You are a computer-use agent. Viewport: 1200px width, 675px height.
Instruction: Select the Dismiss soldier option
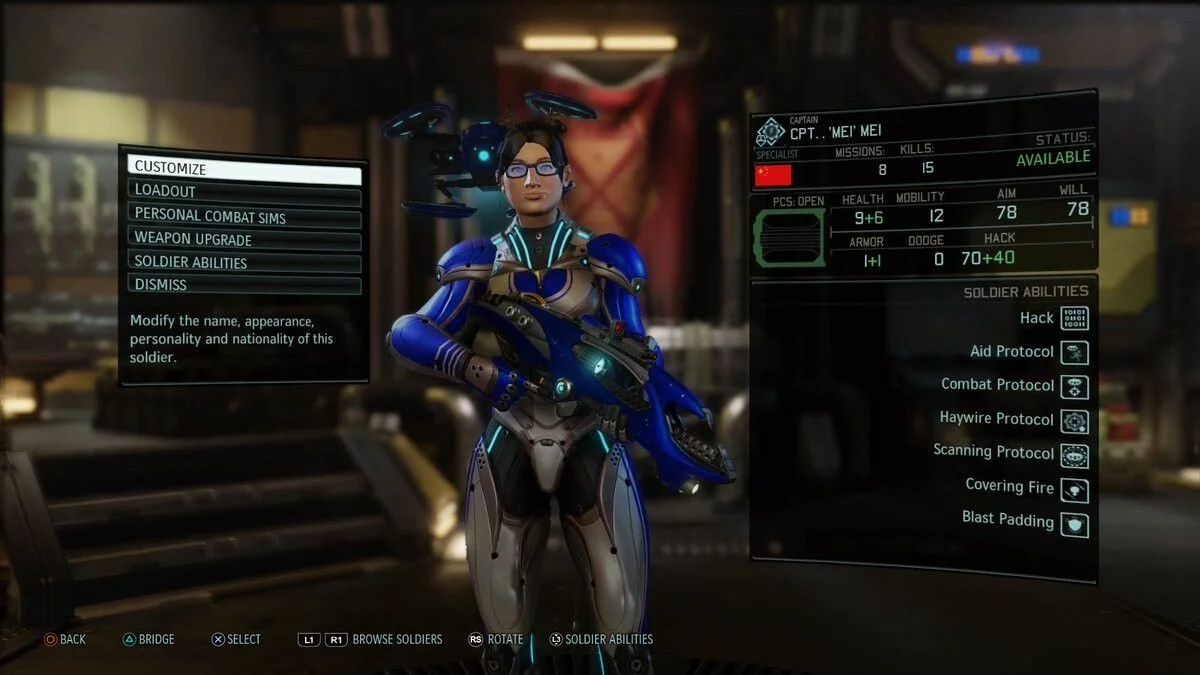(x=244, y=285)
